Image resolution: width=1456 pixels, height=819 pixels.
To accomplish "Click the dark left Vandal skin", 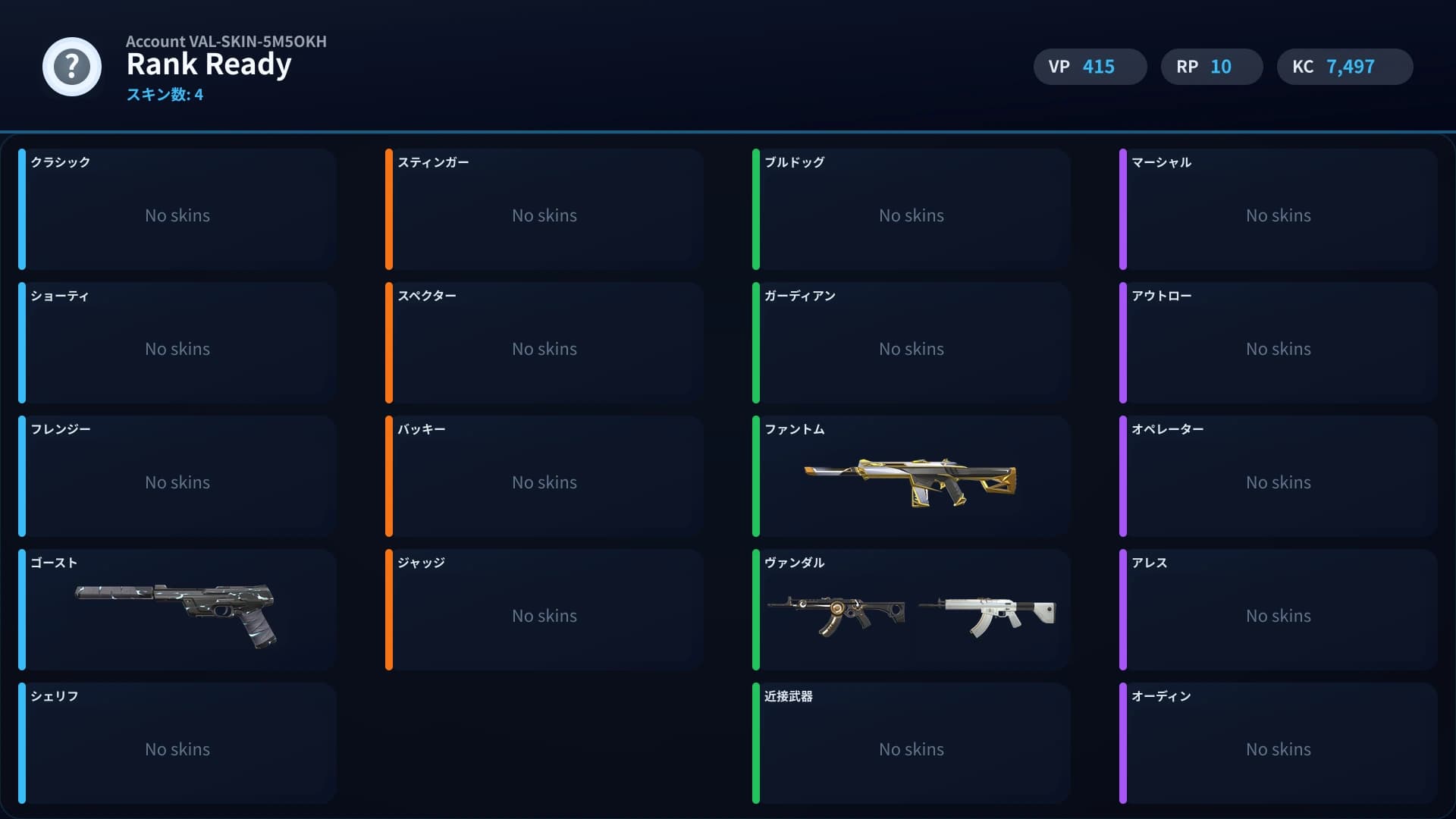I will (838, 610).
